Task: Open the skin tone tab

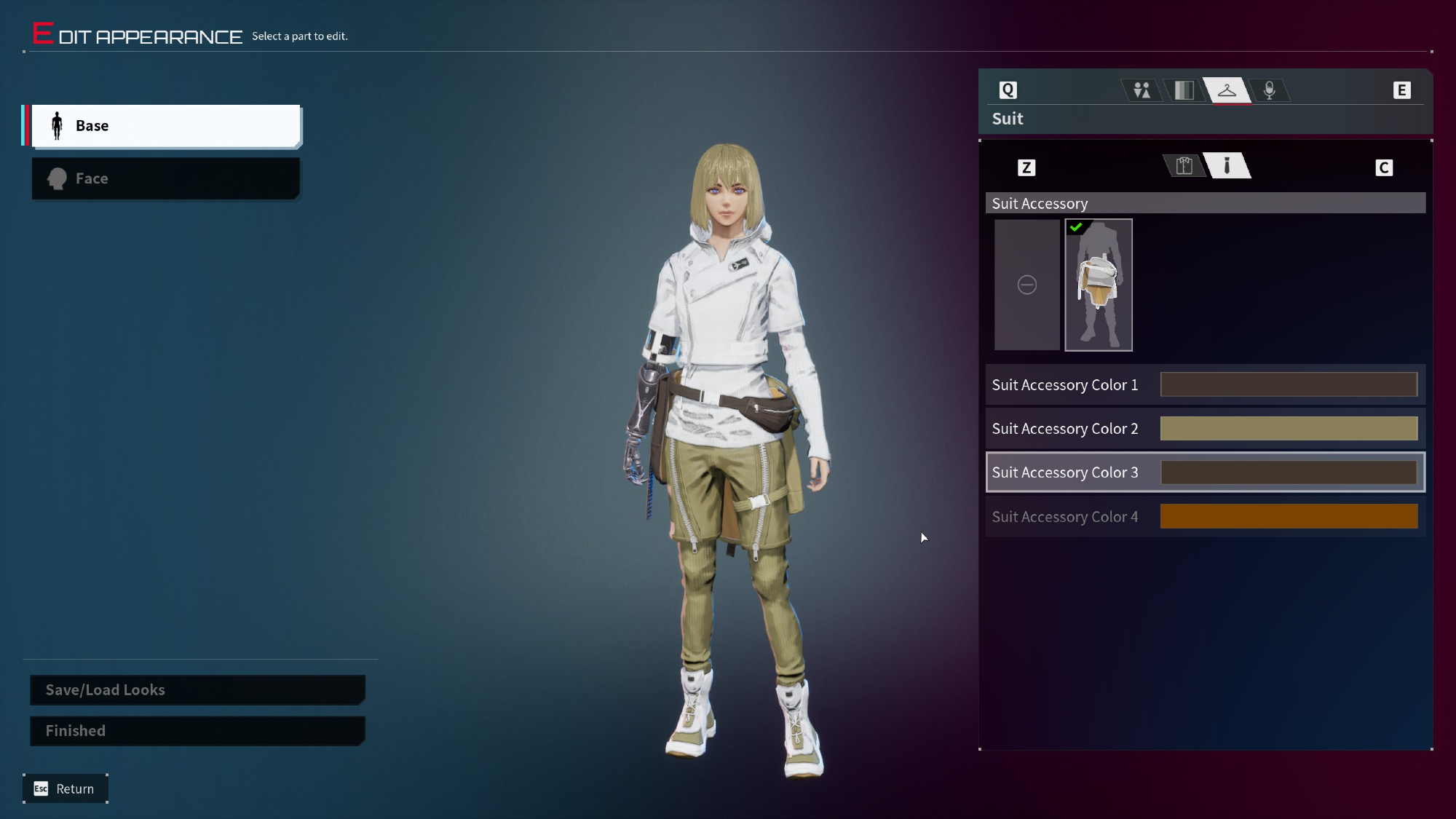Action: pos(1184,90)
